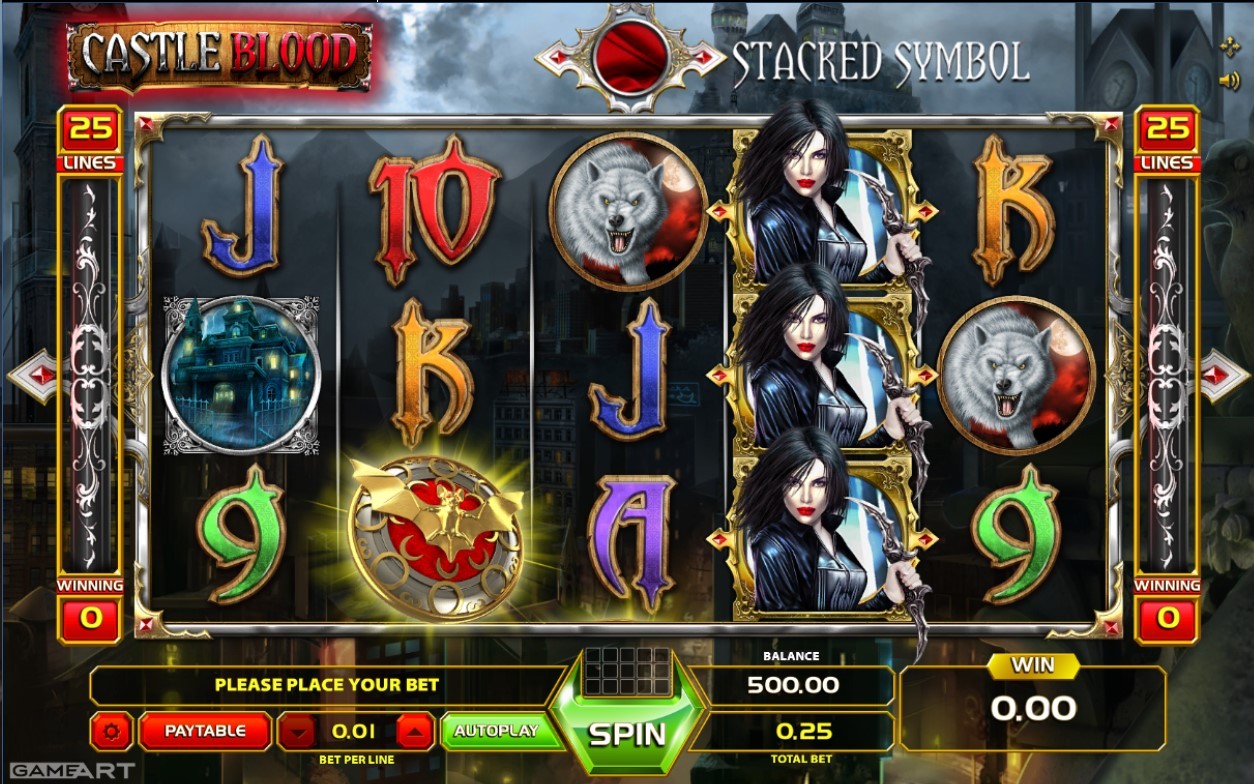Open the Paytable

click(205, 731)
